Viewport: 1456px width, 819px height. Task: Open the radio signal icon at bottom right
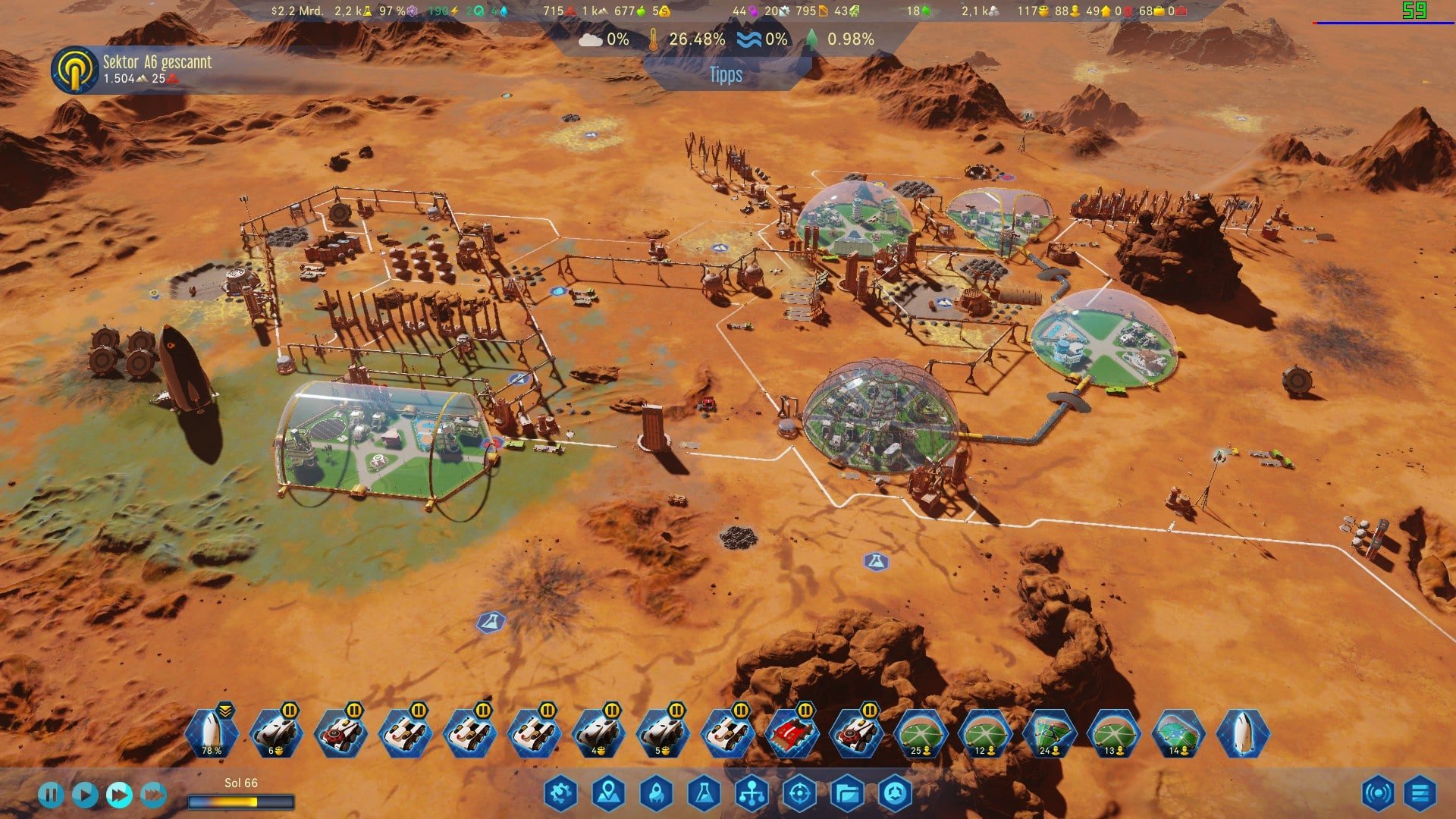(x=1377, y=793)
